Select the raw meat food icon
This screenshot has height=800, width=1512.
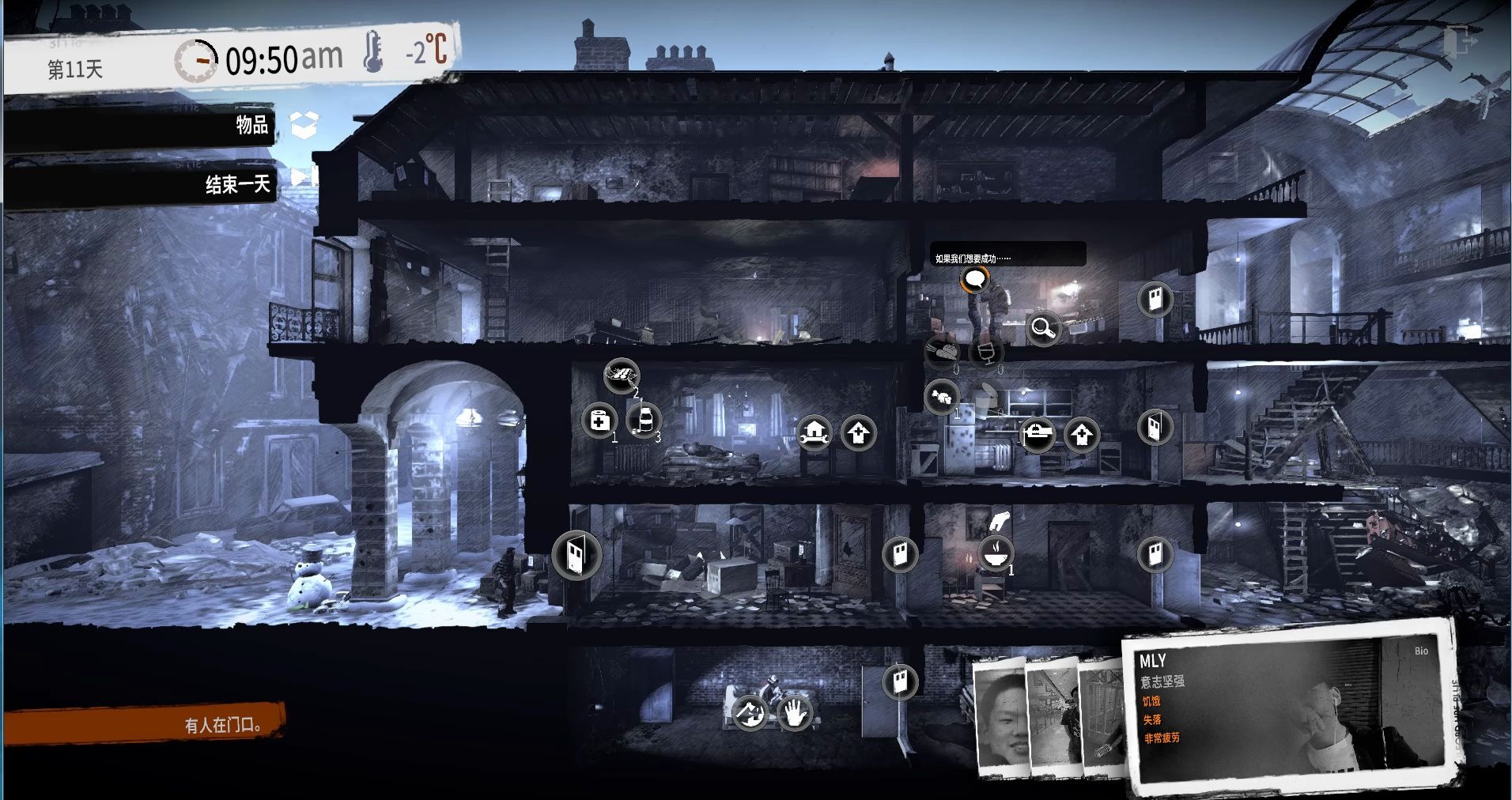pos(942,396)
